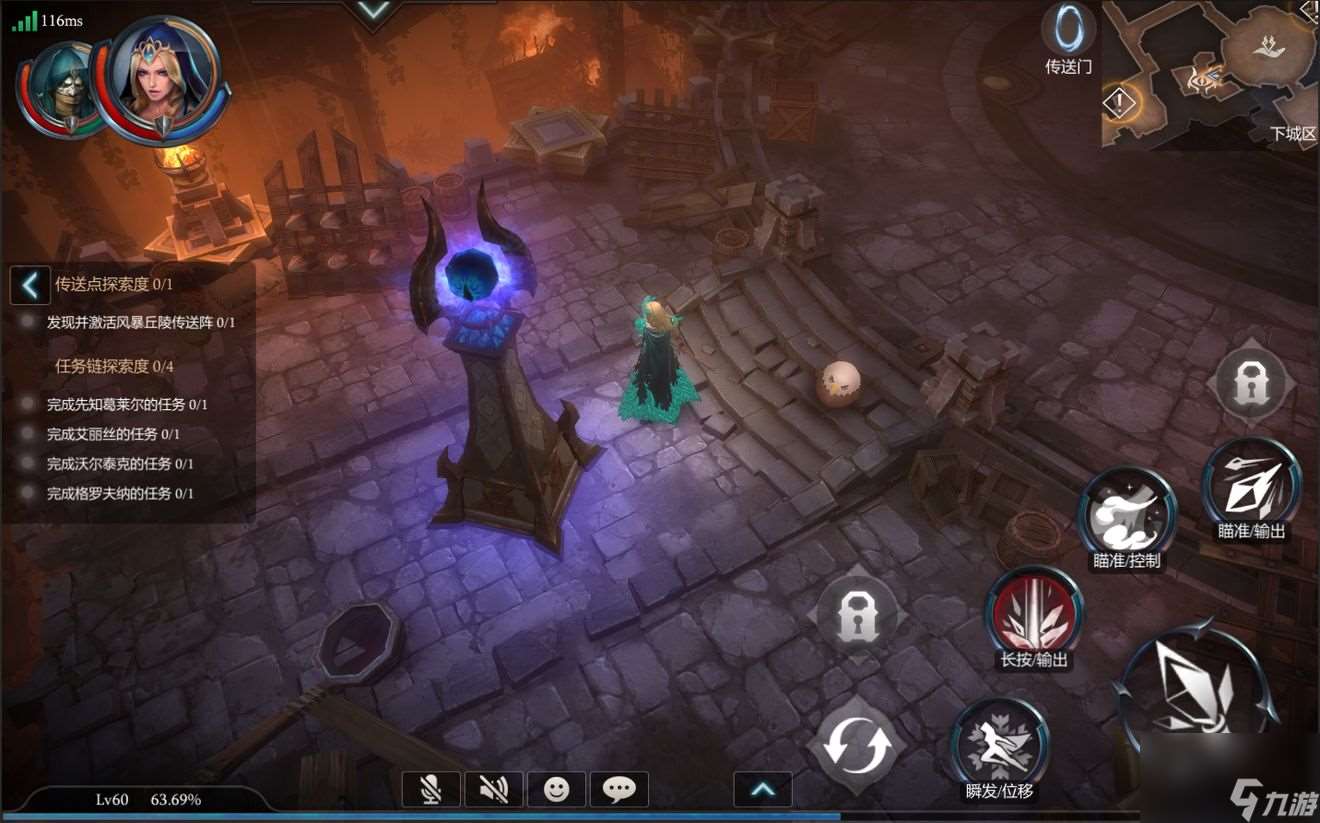Toggle the muted speaker button
This screenshot has width=1320, height=823.
(493, 790)
